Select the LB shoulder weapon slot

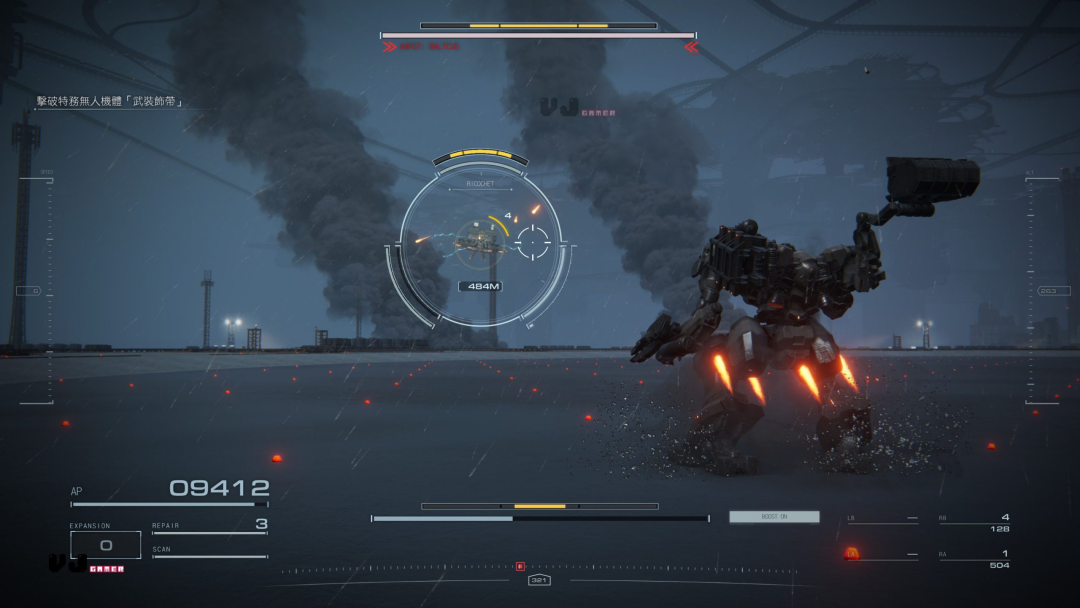pos(882,520)
